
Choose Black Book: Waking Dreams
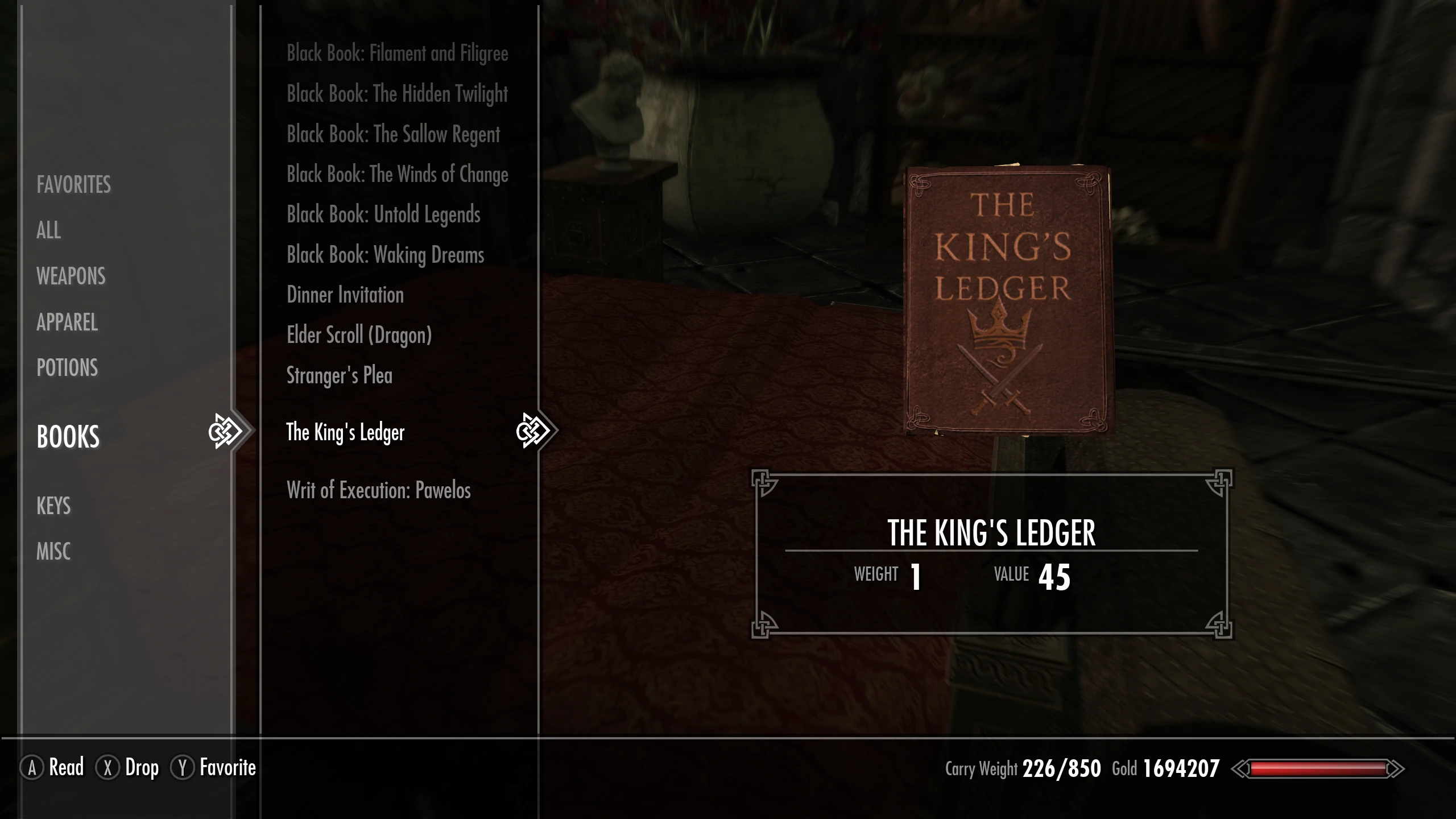pos(385,255)
